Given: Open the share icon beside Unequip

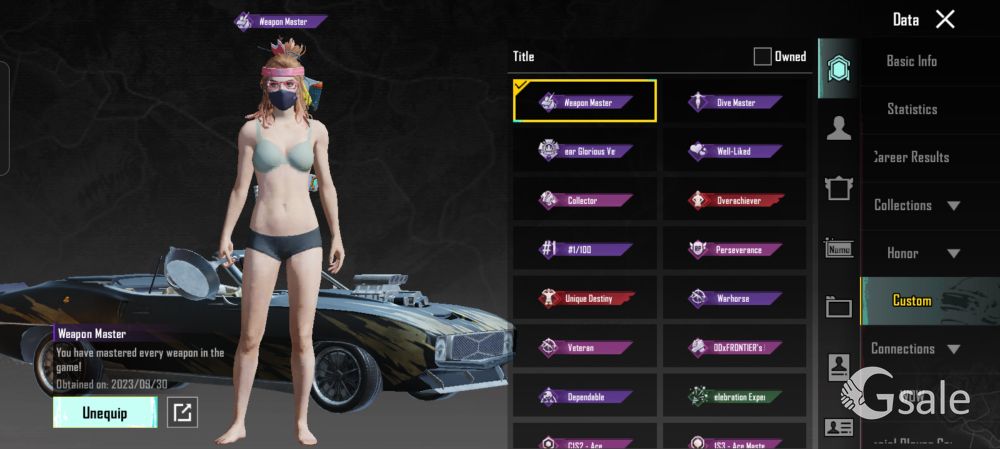Looking at the screenshot, I should [182, 412].
